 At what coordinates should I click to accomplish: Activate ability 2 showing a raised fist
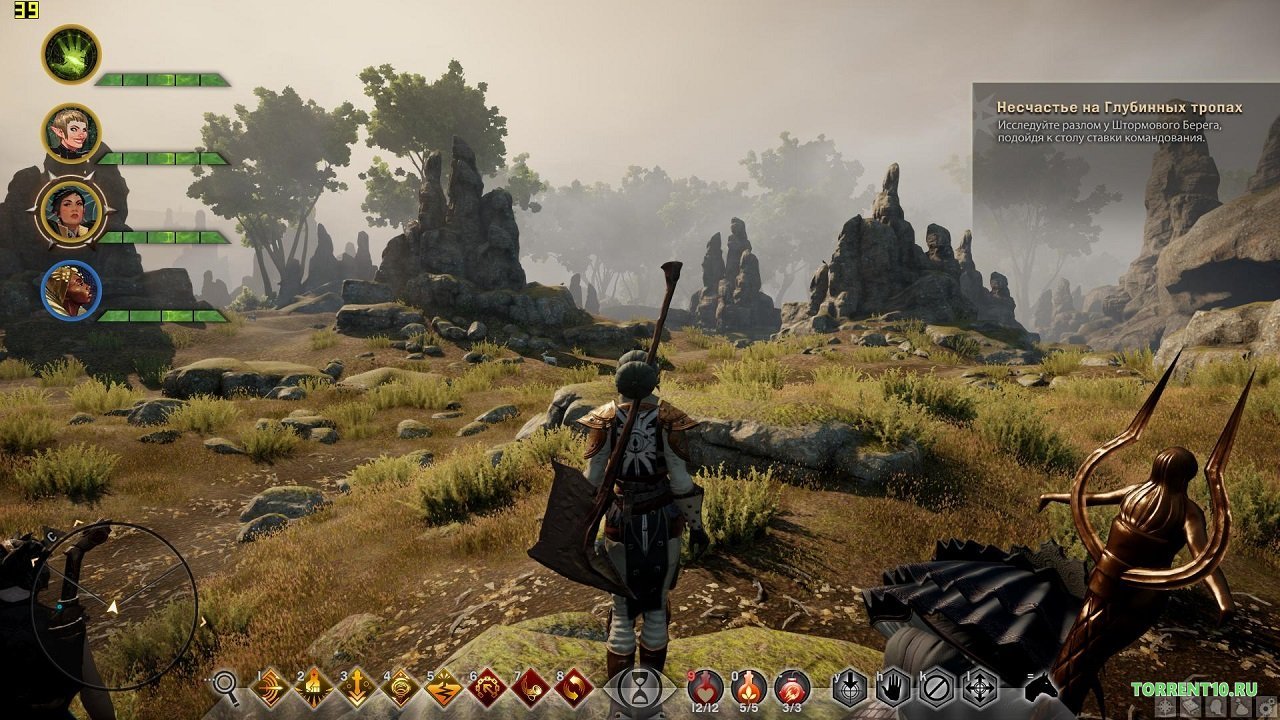[x=314, y=688]
